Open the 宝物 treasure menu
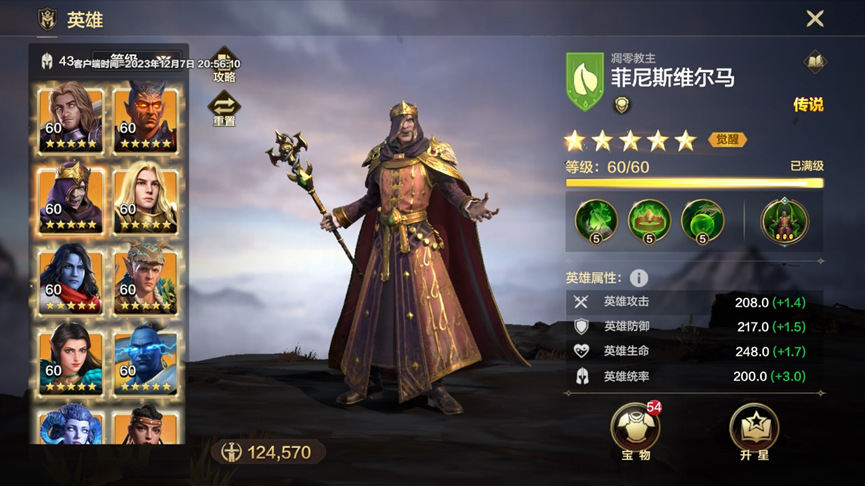Screen dimensions: 865x486 [636, 428]
